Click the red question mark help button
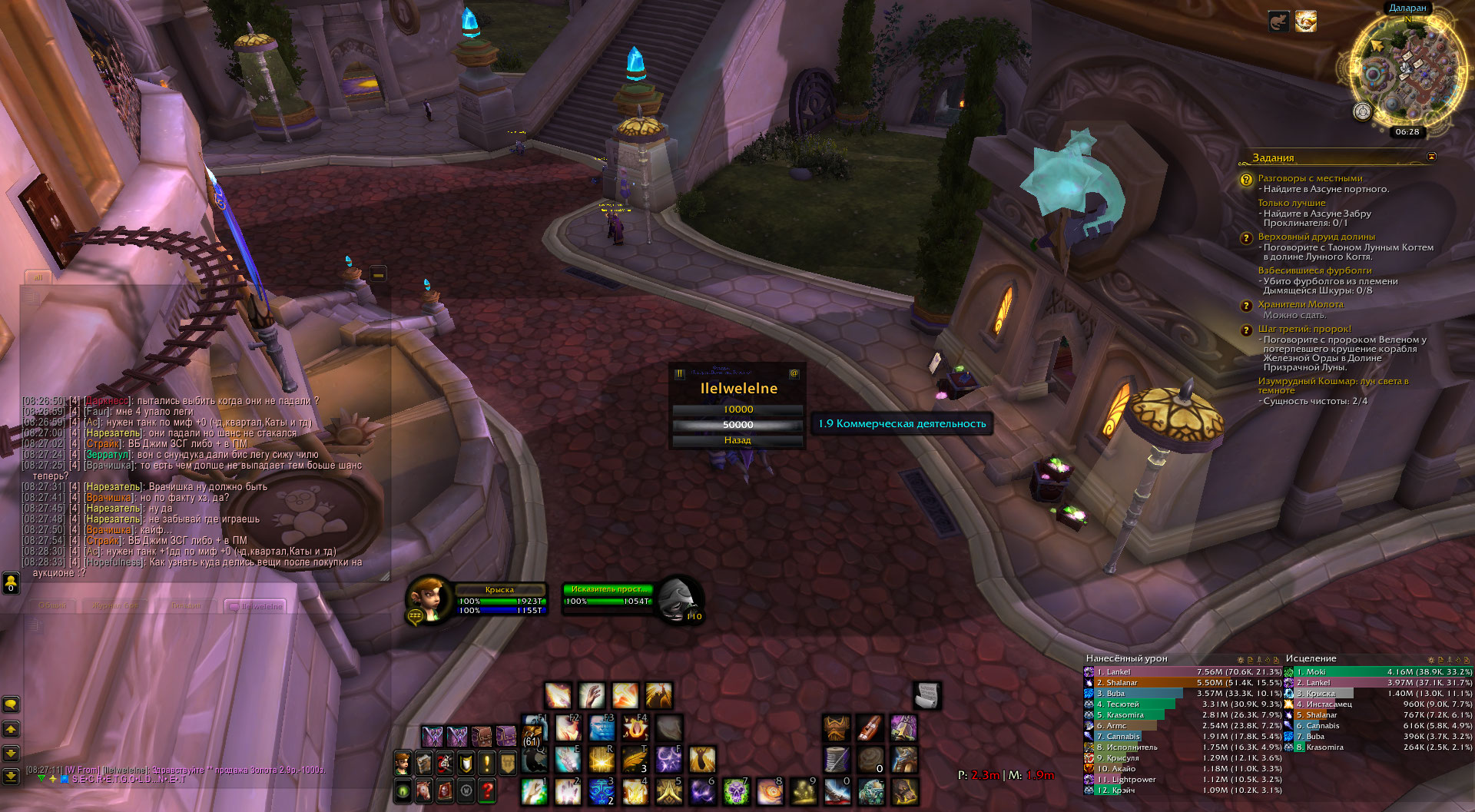 coord(486,790)
